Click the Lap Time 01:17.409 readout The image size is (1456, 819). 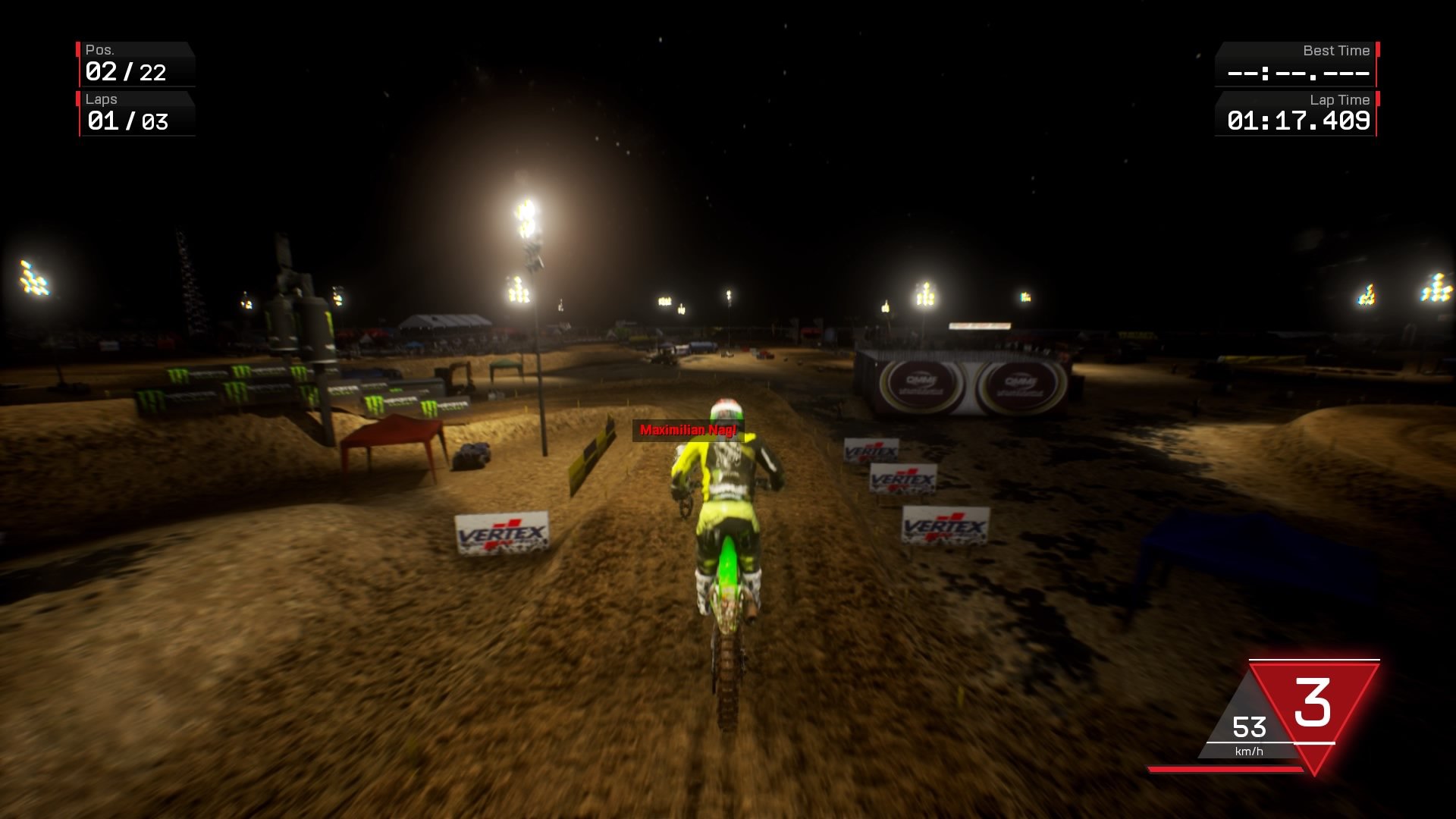[x=1298, y=119]
